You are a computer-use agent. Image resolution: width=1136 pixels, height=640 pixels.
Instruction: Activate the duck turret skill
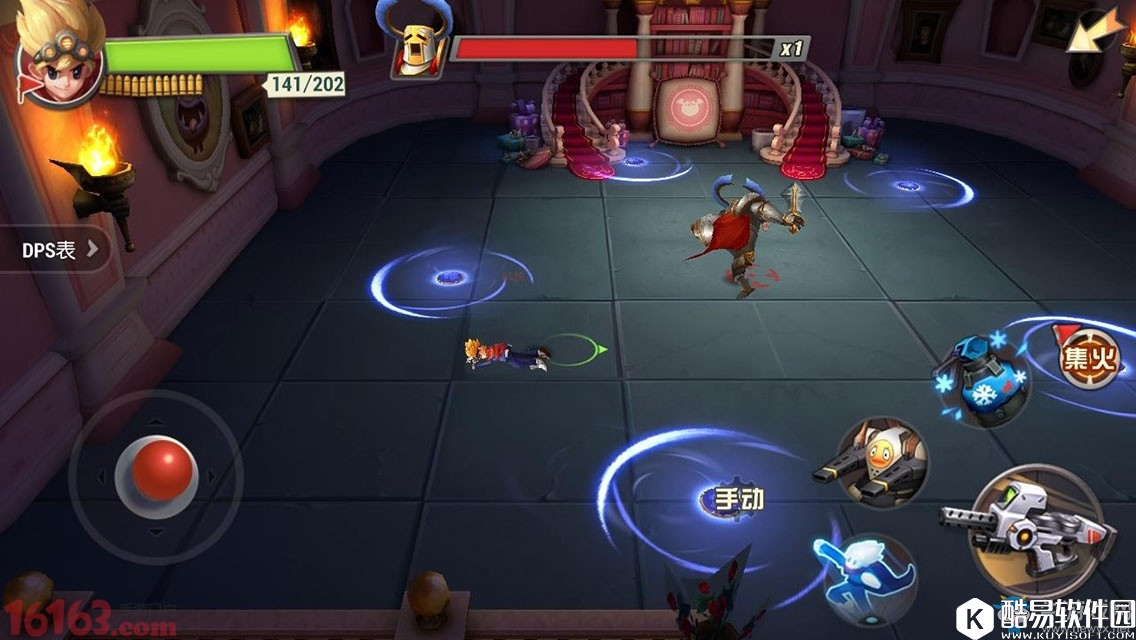(880, 463)
